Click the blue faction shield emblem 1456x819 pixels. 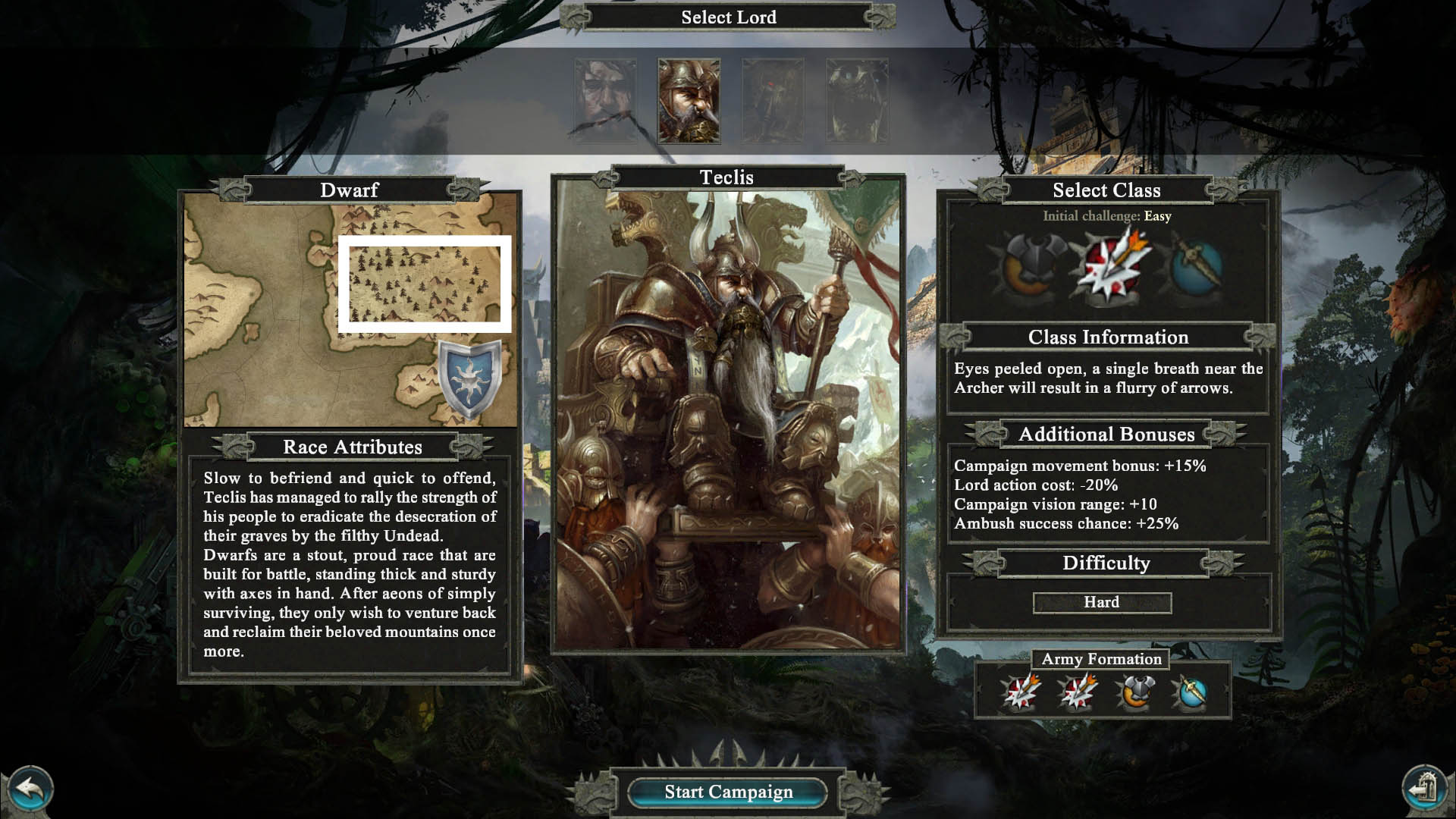pyautogui.click(x=470, y=377)
